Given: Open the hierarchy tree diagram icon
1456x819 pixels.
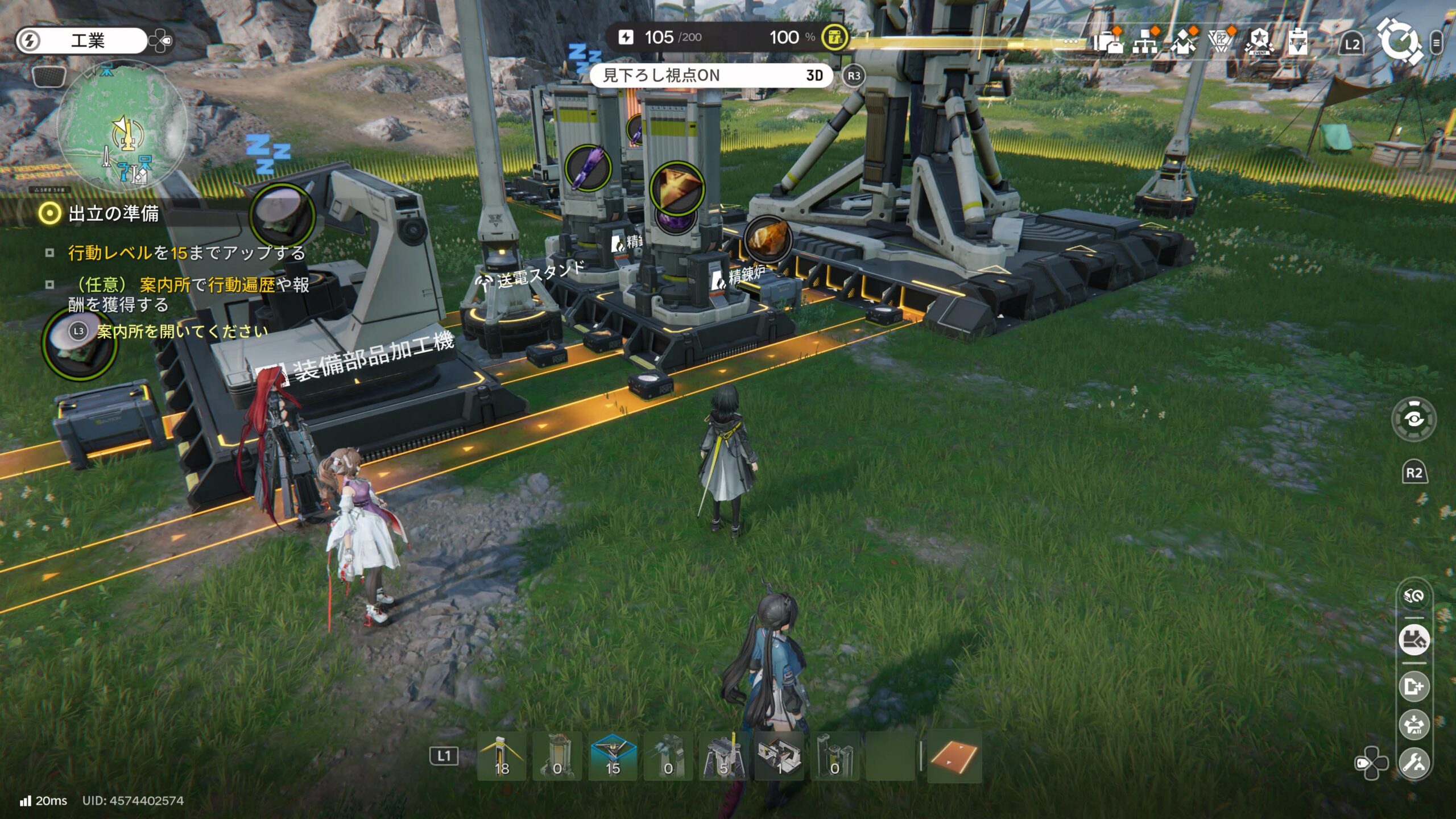Looking at the screenshot, I should (x=1145, y=42).
